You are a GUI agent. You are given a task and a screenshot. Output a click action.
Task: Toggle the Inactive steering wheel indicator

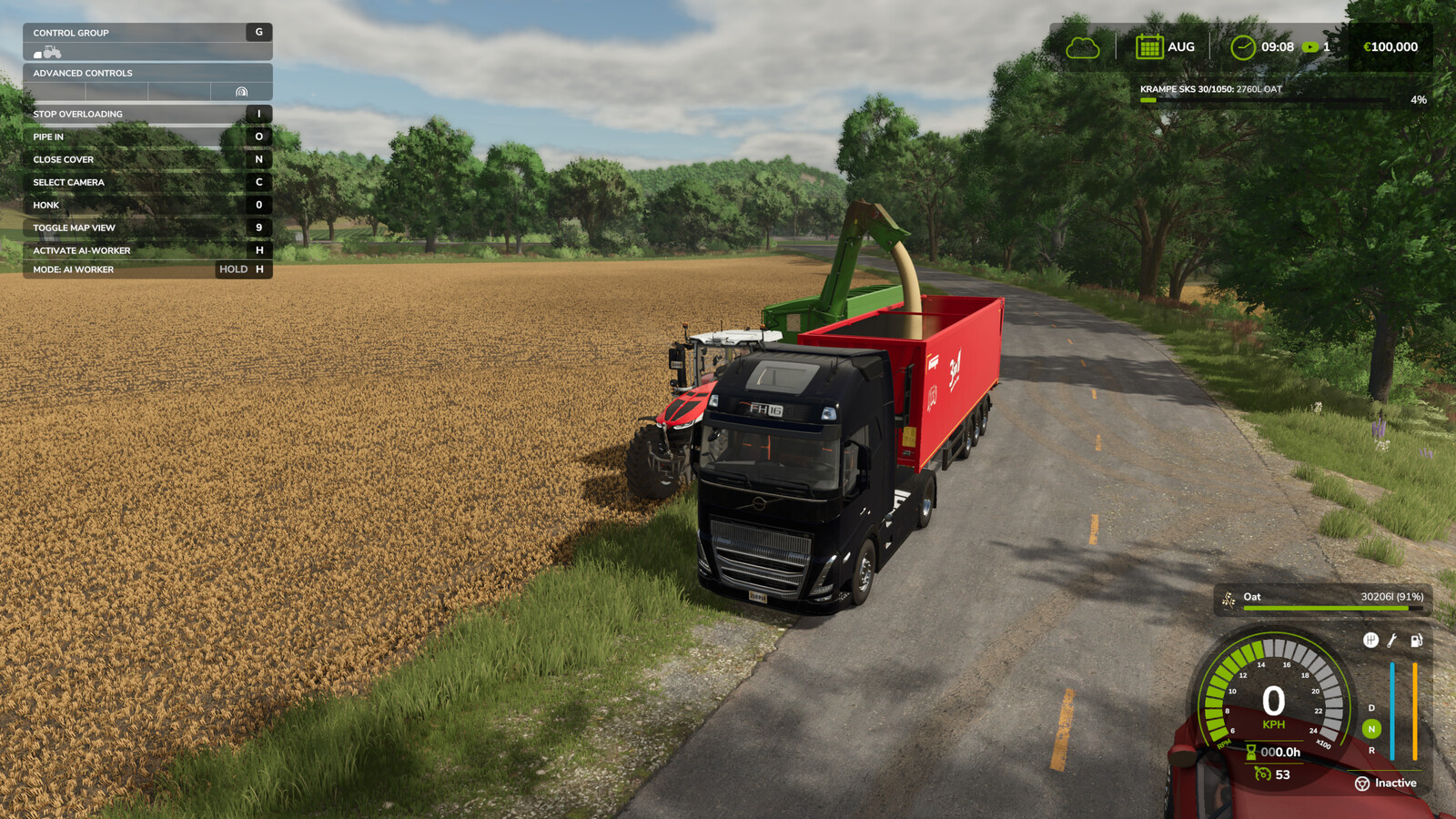(x=1362, y=784)
